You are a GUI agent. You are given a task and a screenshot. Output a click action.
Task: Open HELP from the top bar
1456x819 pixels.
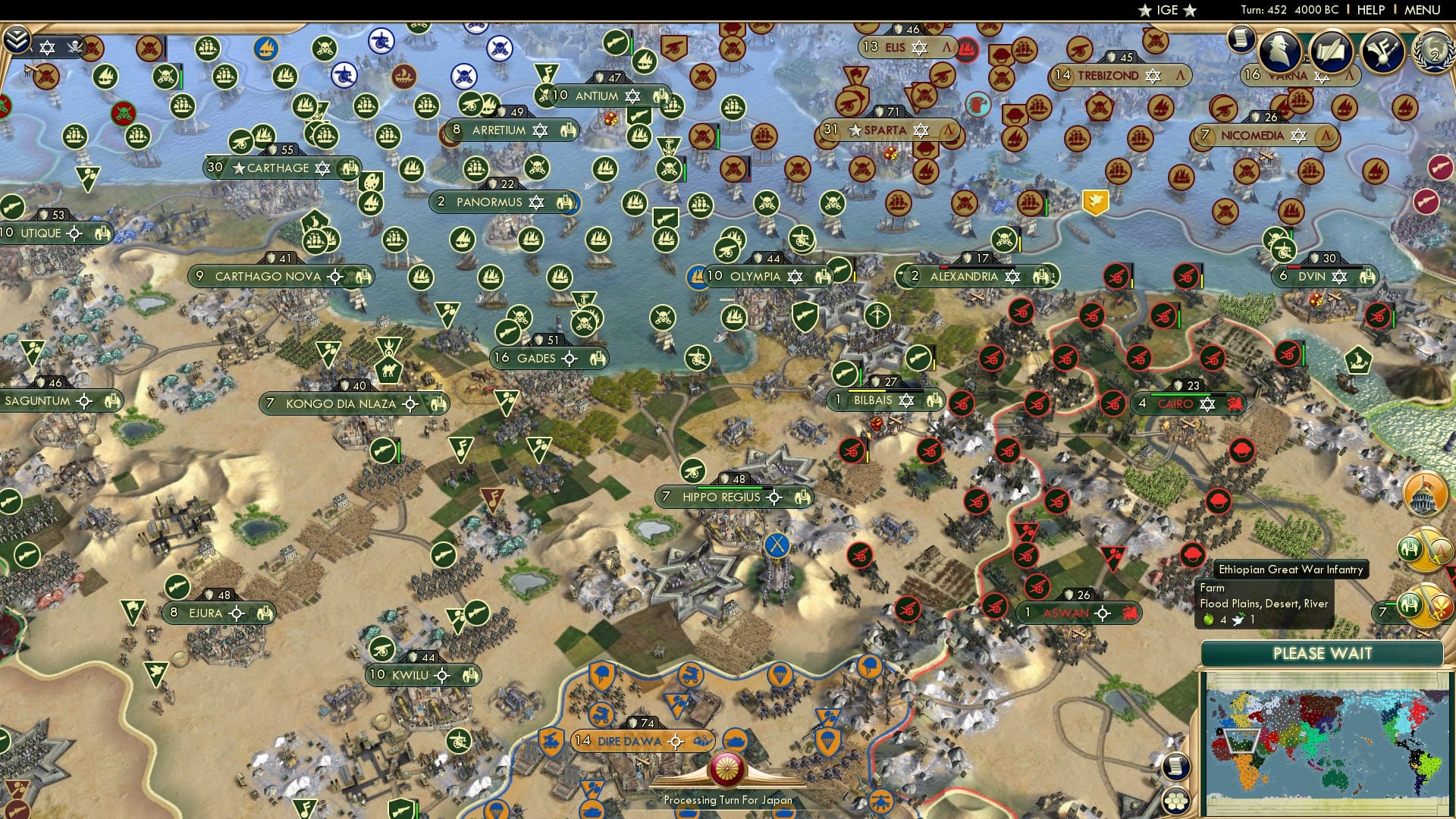[x=1370, y=10]
